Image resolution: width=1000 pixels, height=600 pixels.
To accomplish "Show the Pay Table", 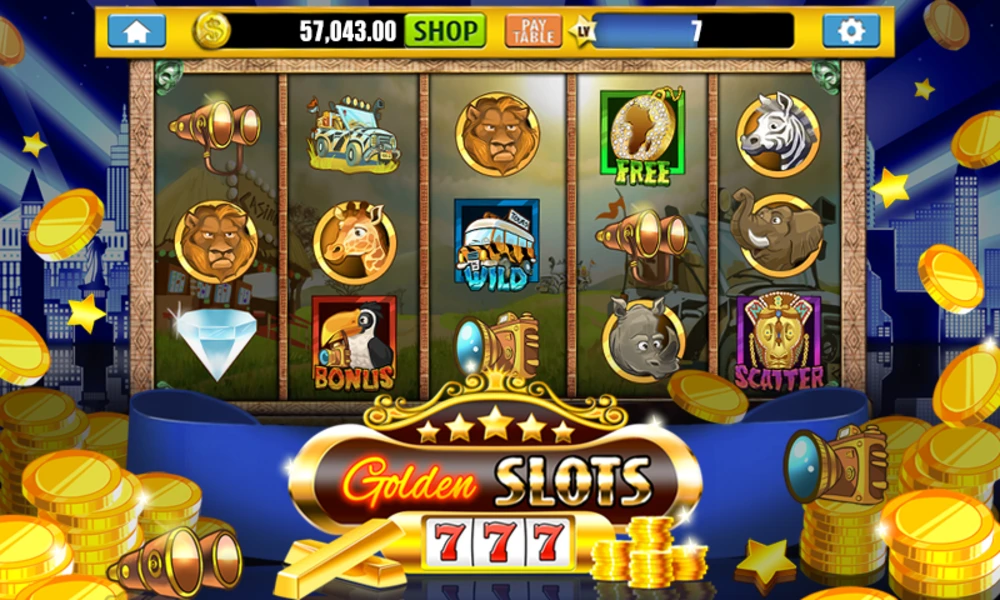I will [533, 30].
